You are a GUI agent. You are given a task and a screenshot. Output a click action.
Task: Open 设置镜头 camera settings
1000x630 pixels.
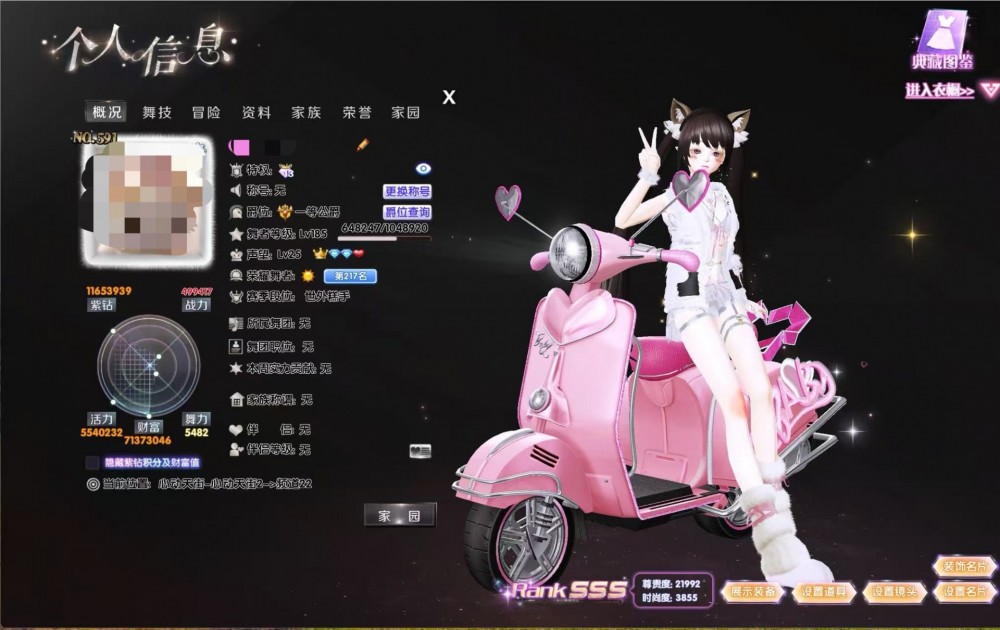click(x=893, y=592)
